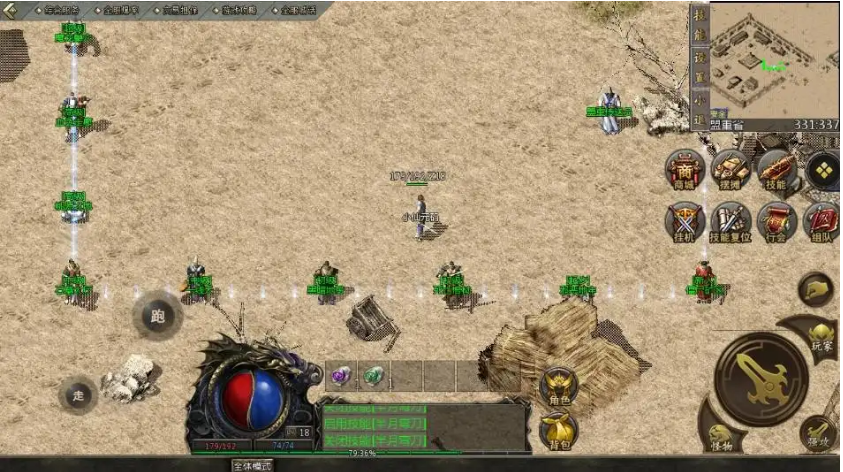Select the 玩家 player target button
Screen dimensions: 843x472
(x=820, y=337)
